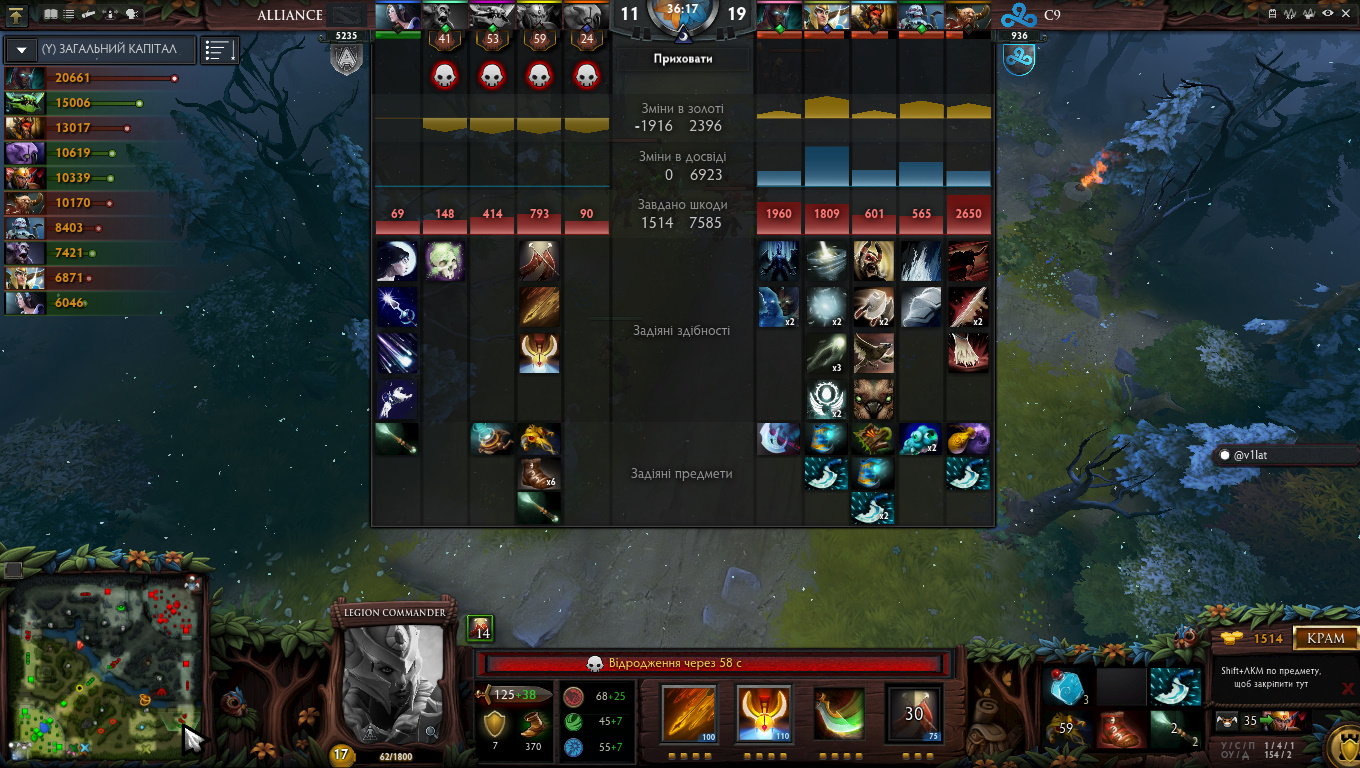Click the Bottle item with 3 charges
1360x768 pixels.
pyautogui.click(x=1066, y=687)
